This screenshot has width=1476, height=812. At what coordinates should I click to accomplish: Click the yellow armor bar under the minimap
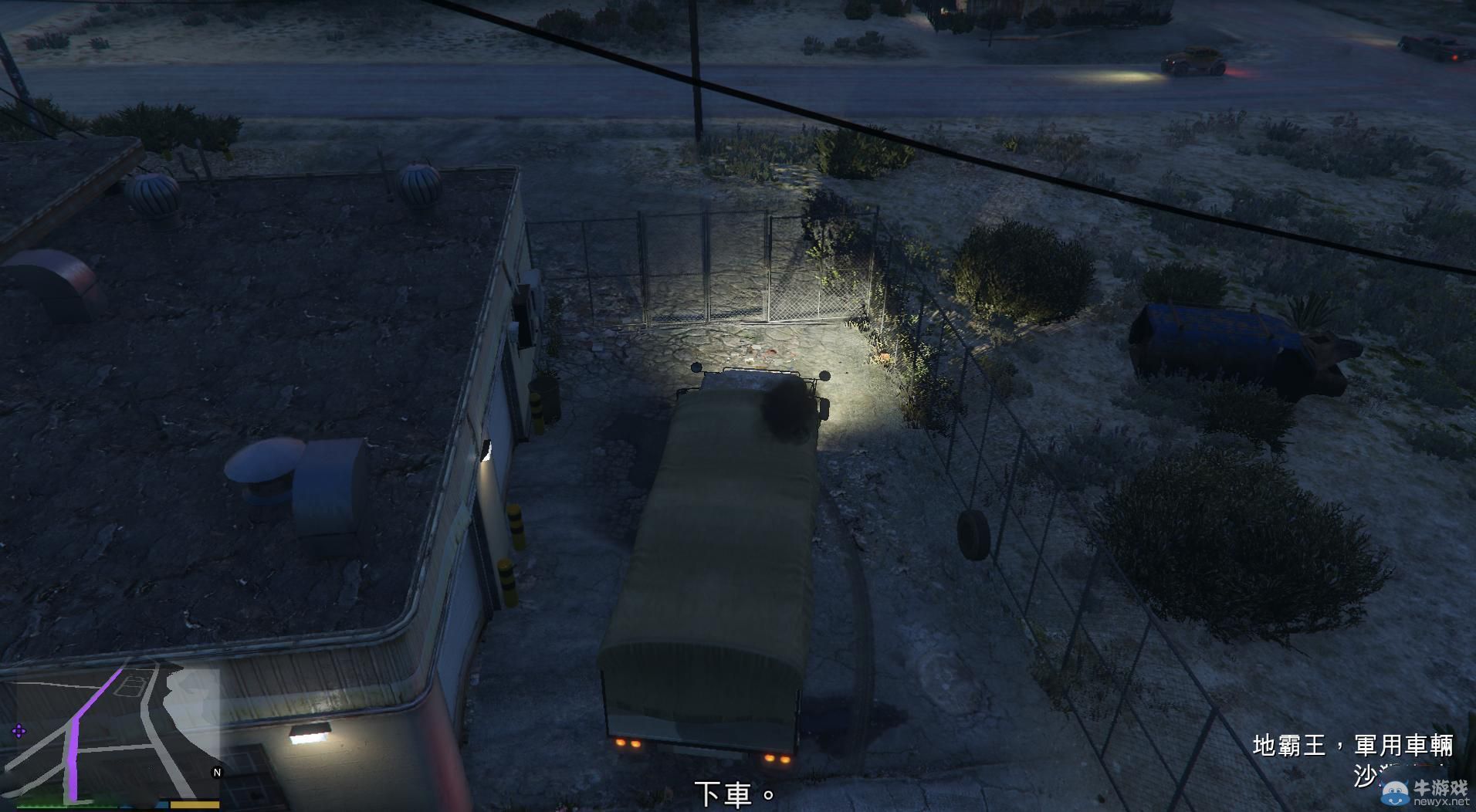[x=194, y=804]
